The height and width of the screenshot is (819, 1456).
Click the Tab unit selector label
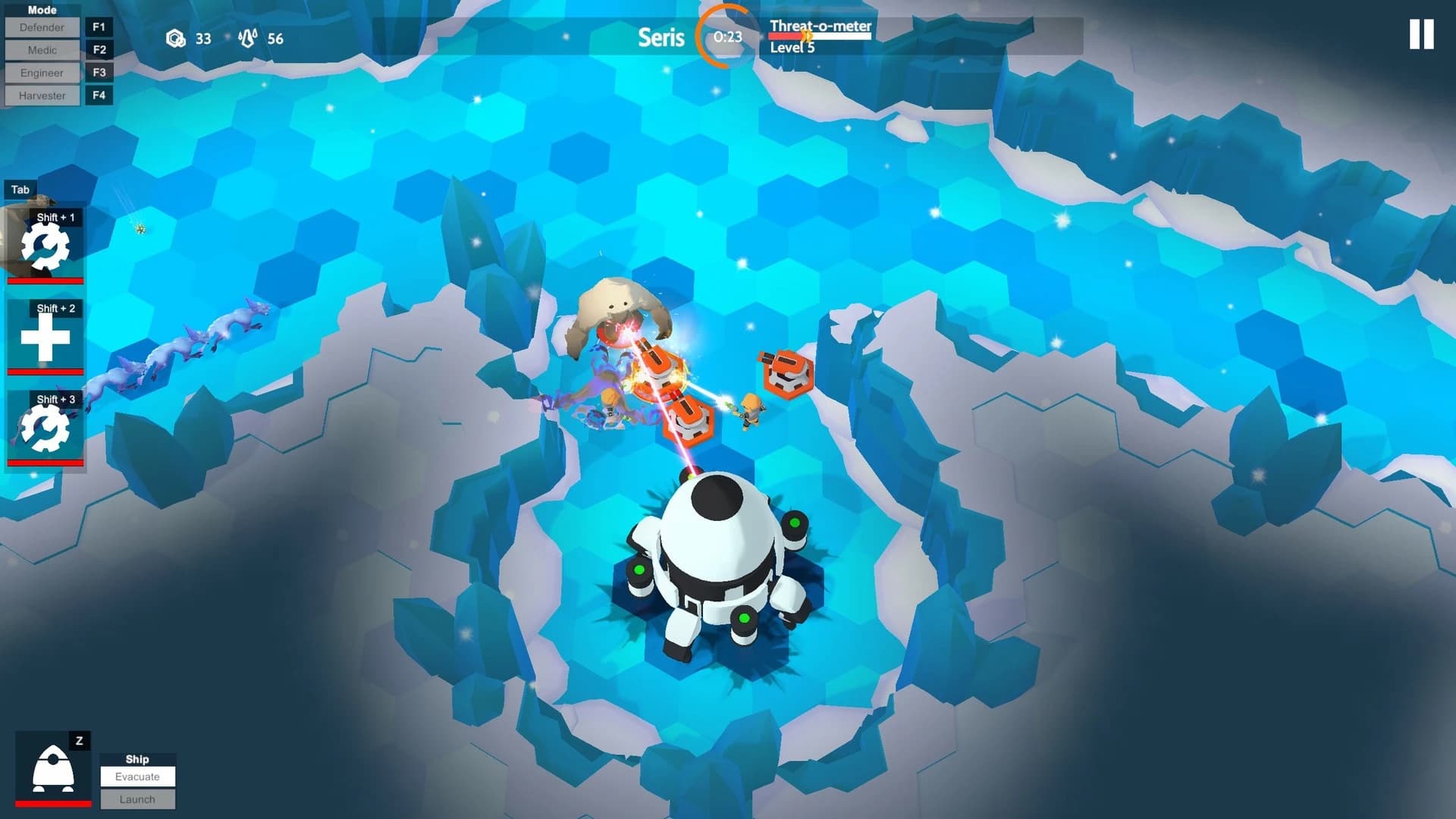(20, 190)
